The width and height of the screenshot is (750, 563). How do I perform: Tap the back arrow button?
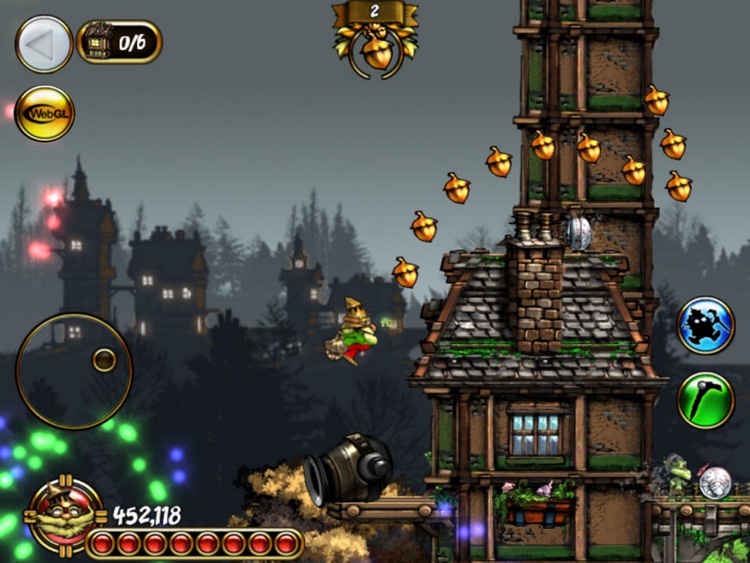click(44, 43)
